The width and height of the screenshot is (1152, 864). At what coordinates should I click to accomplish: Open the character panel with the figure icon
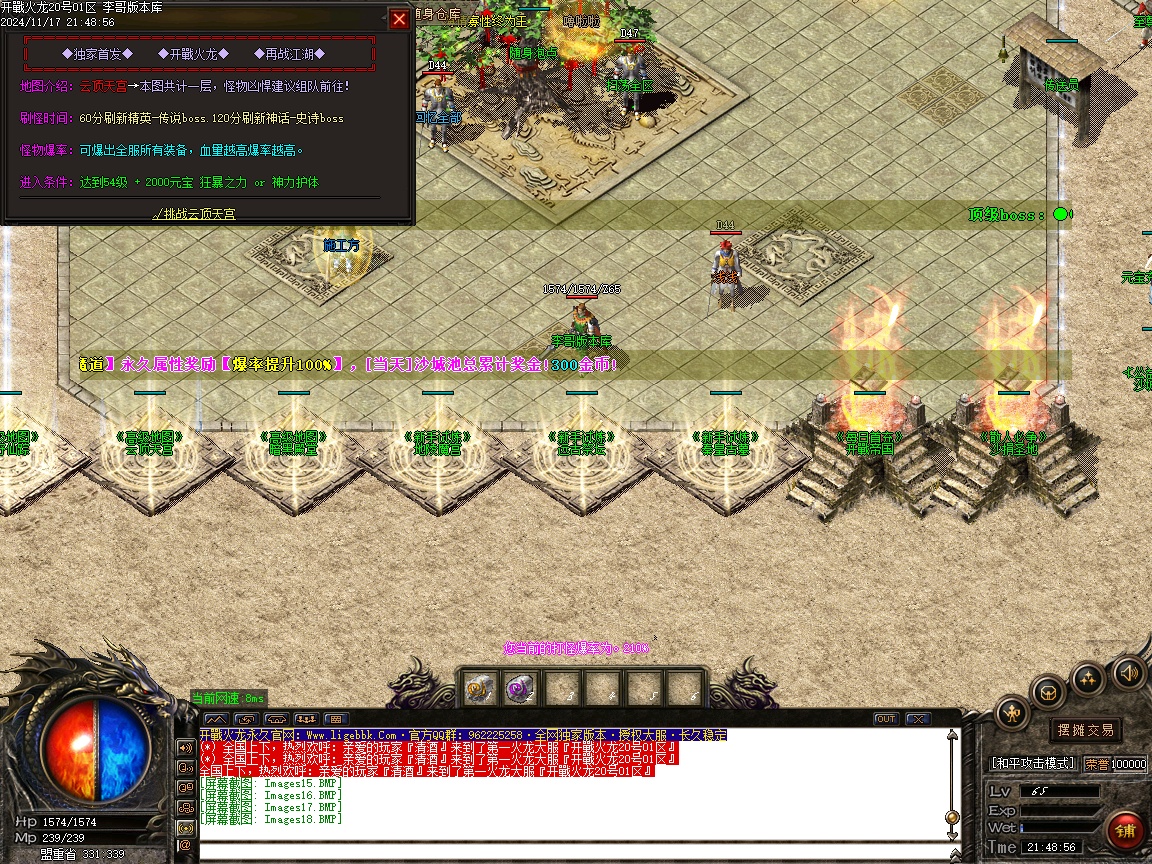point(1012,713)
